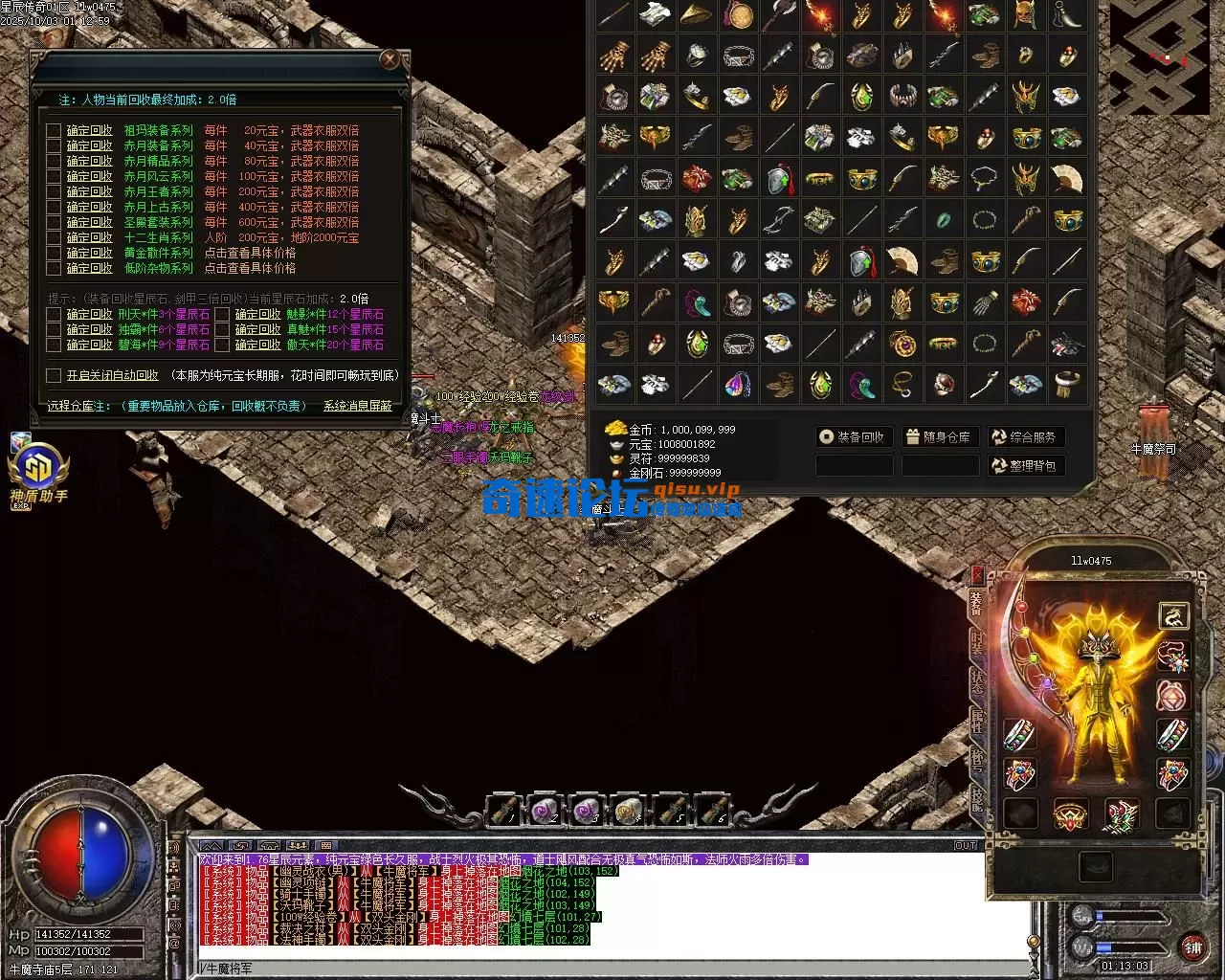Open the 综合服务 menu
This screenshot has height=980, width=1225.
1026,437
